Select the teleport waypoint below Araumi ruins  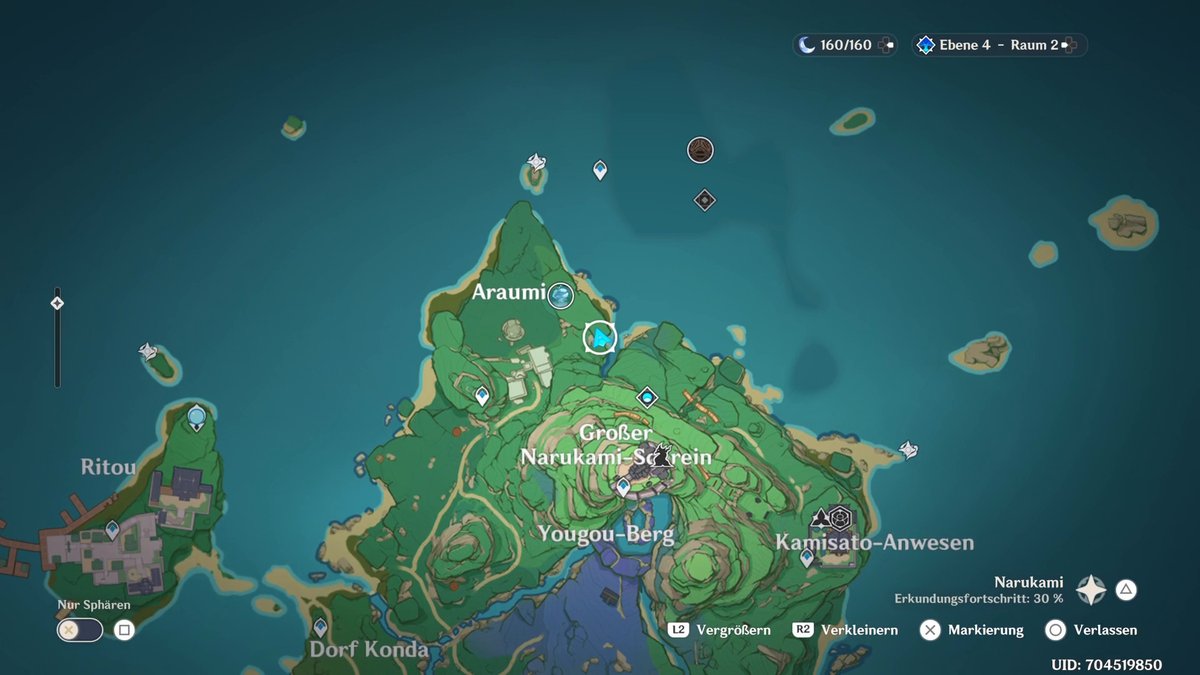point(482,396)
